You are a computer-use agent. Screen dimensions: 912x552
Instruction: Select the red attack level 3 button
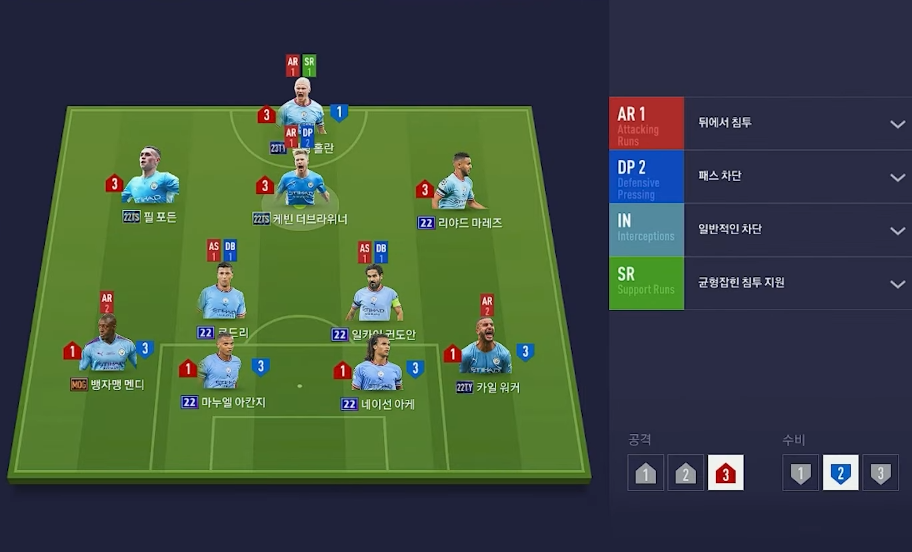(x=726, y=473)
